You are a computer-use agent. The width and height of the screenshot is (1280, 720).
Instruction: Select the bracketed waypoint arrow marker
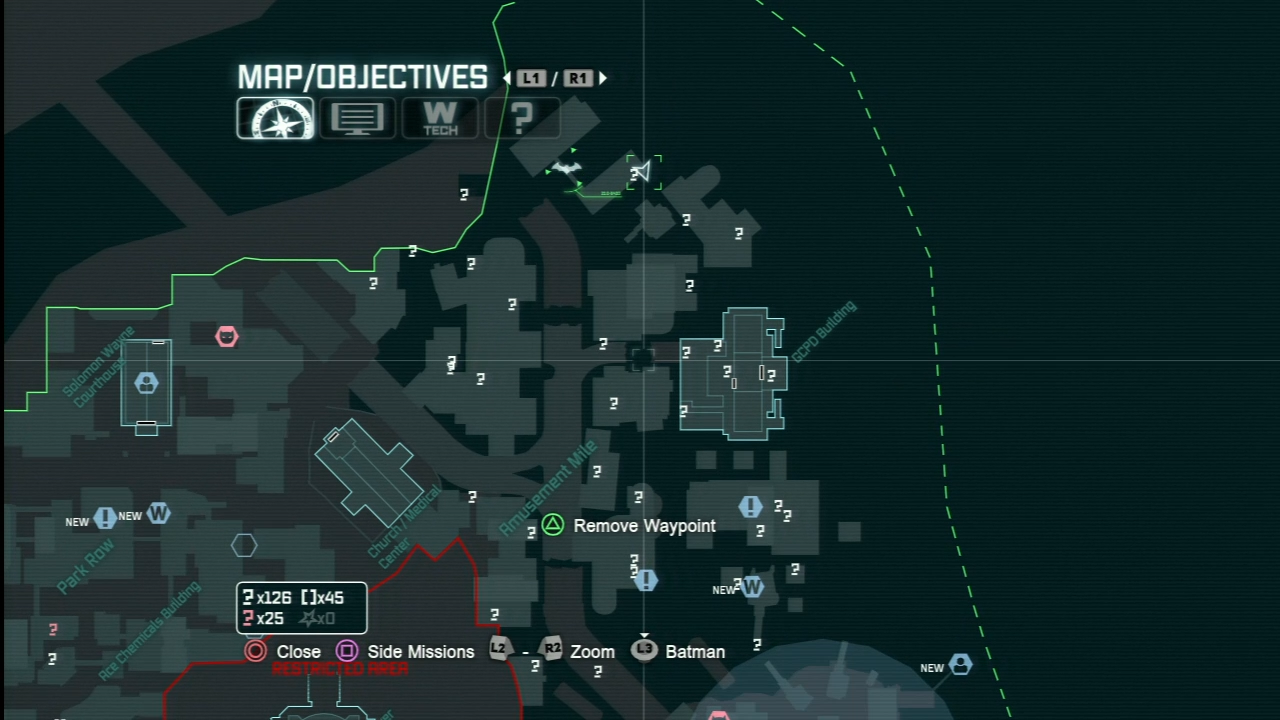point(643,172)
